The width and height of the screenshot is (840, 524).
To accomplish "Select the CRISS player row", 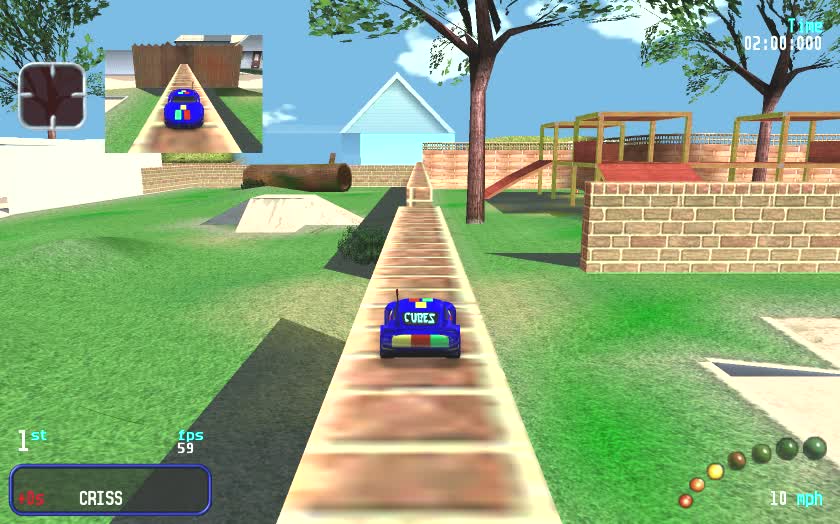I will [x=110, y=490].
